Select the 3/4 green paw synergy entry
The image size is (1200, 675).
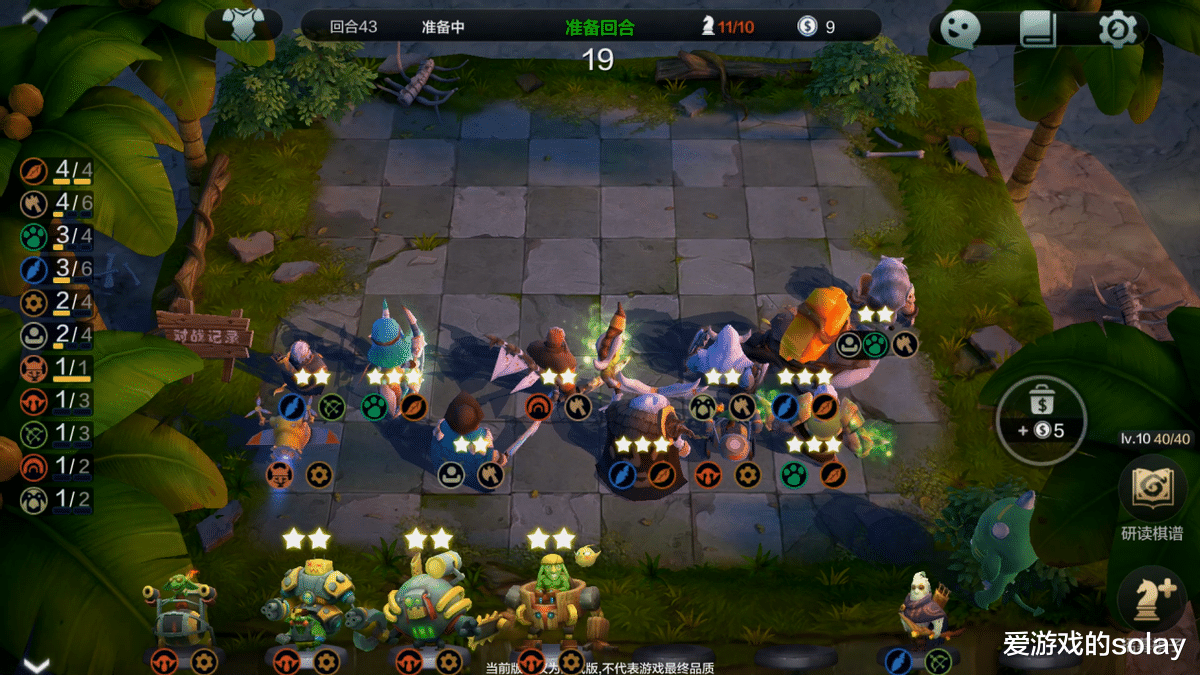(x=58, y=237)
